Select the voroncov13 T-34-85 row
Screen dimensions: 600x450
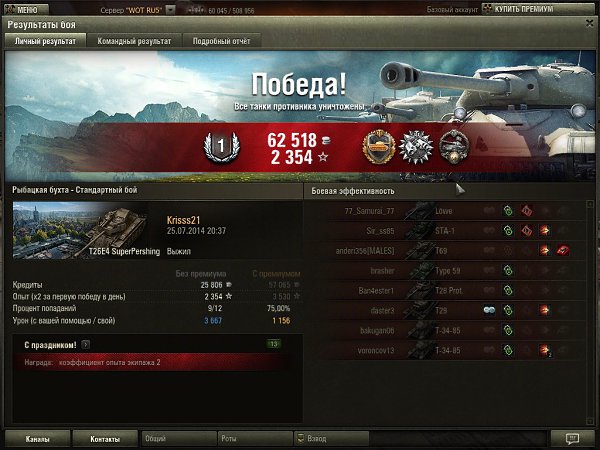pos(450,350)
